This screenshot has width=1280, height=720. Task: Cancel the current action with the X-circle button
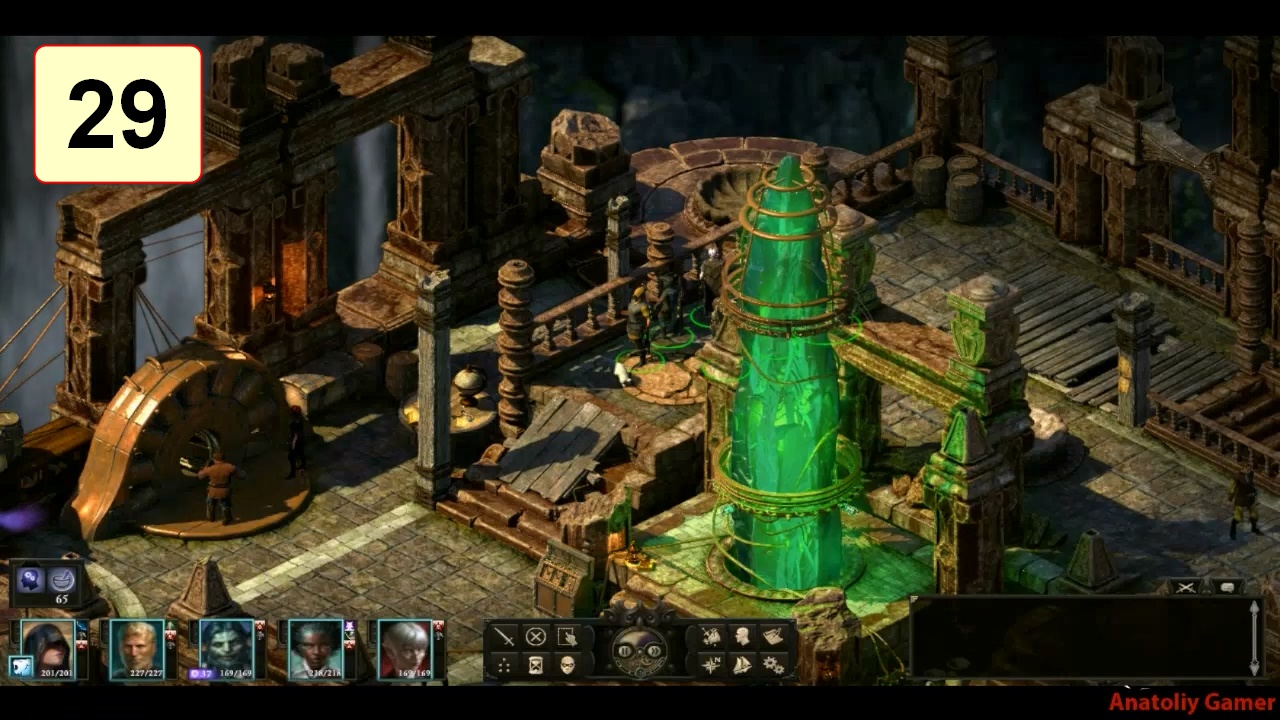(x=536, y=637)
